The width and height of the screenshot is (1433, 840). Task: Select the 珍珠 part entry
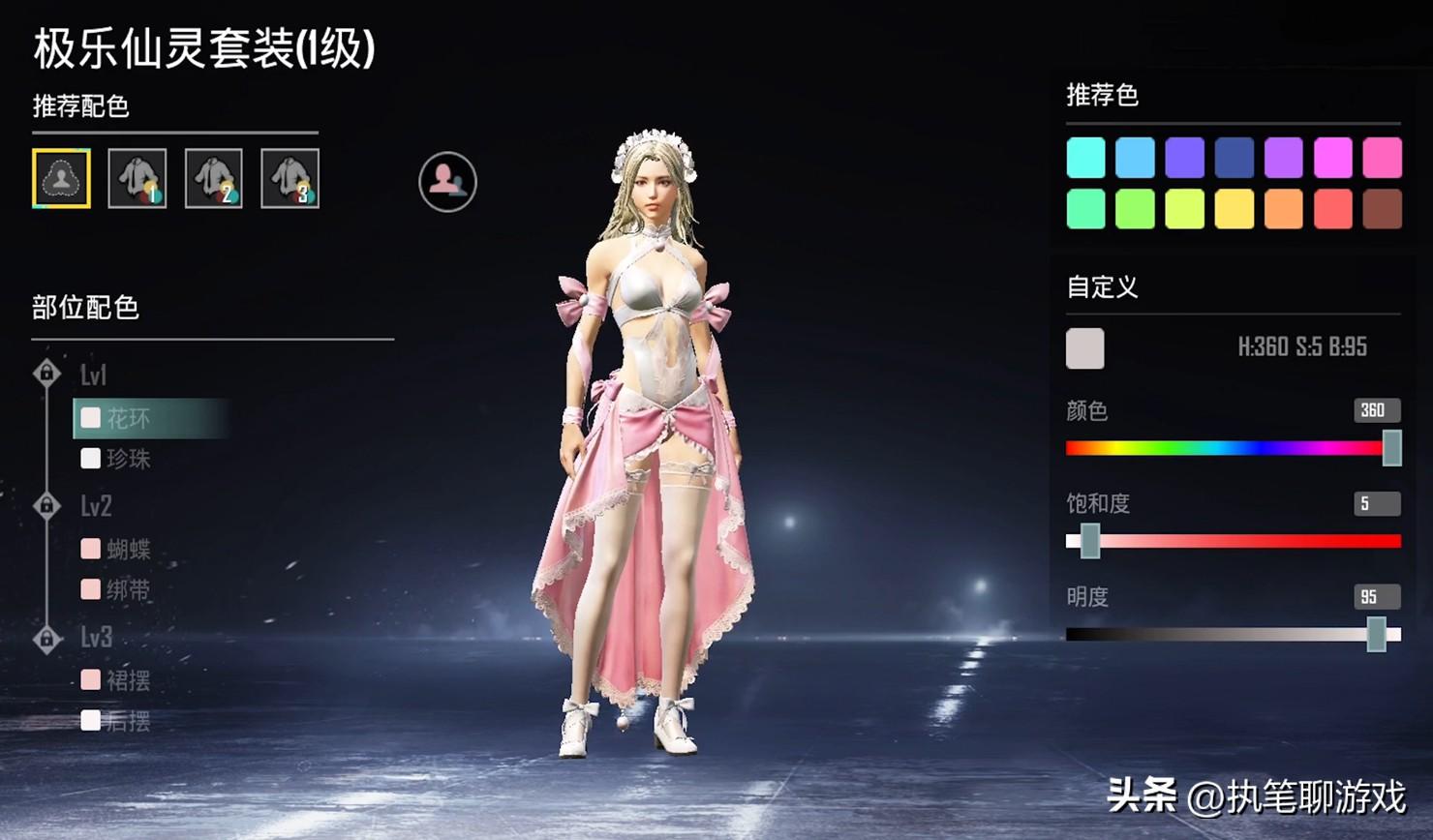coord(127,458)
